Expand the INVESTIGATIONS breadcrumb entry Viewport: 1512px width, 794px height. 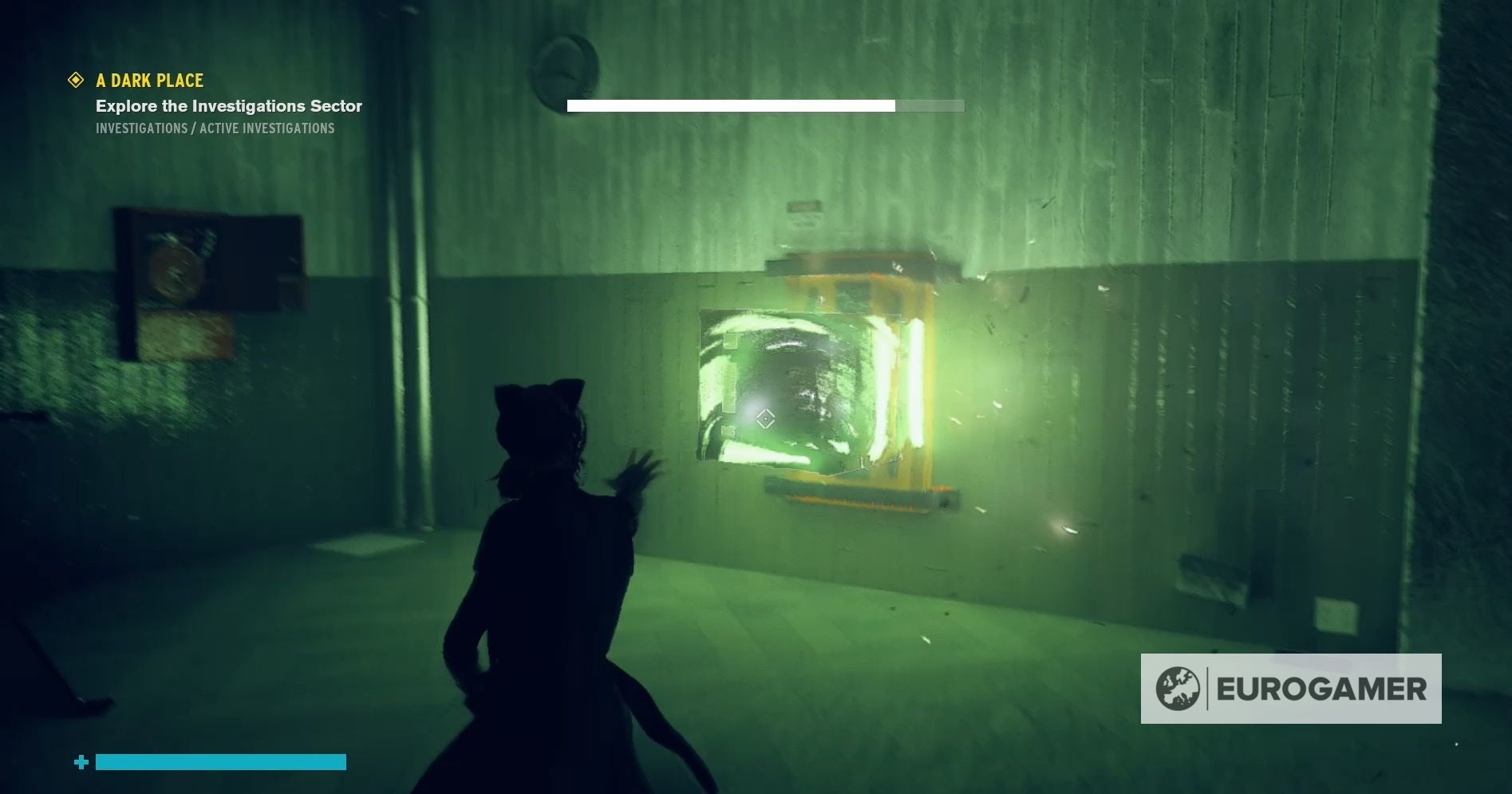pyautogui.click(x=140, y=128)
